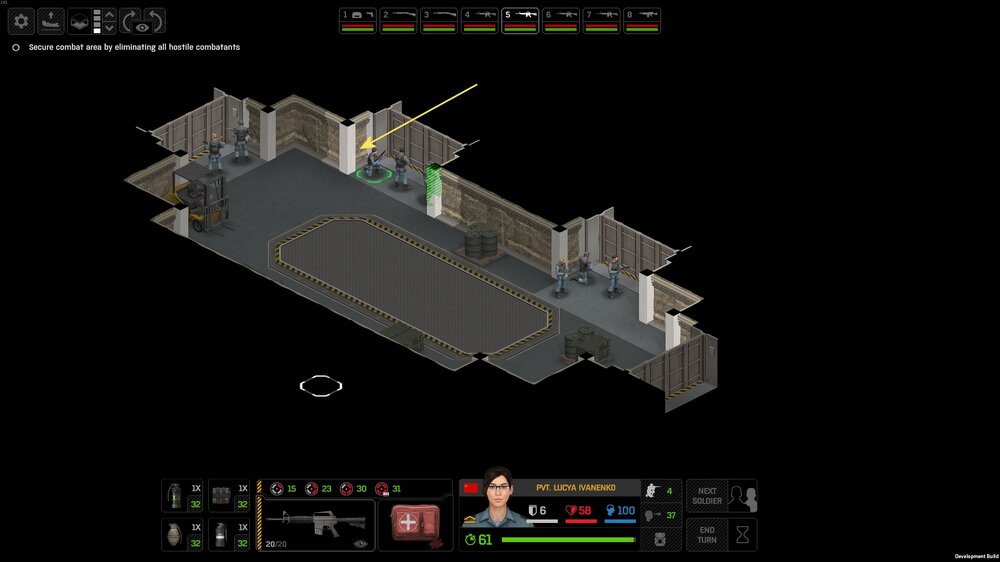Click the abort mission dropship button
This screenshot has height=562, width=1000.
(x=50, y=20)
